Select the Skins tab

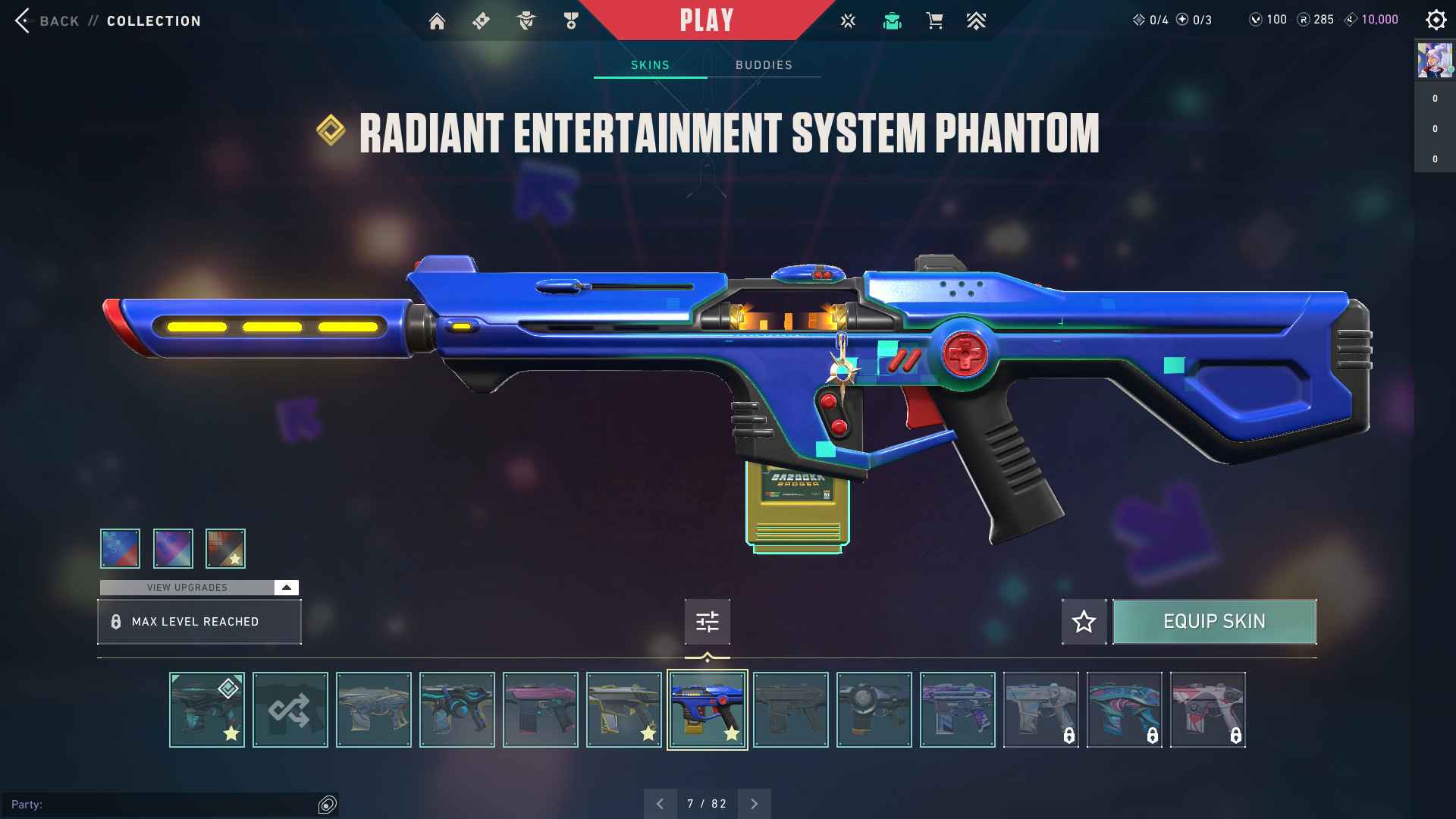tap(650, 65)
